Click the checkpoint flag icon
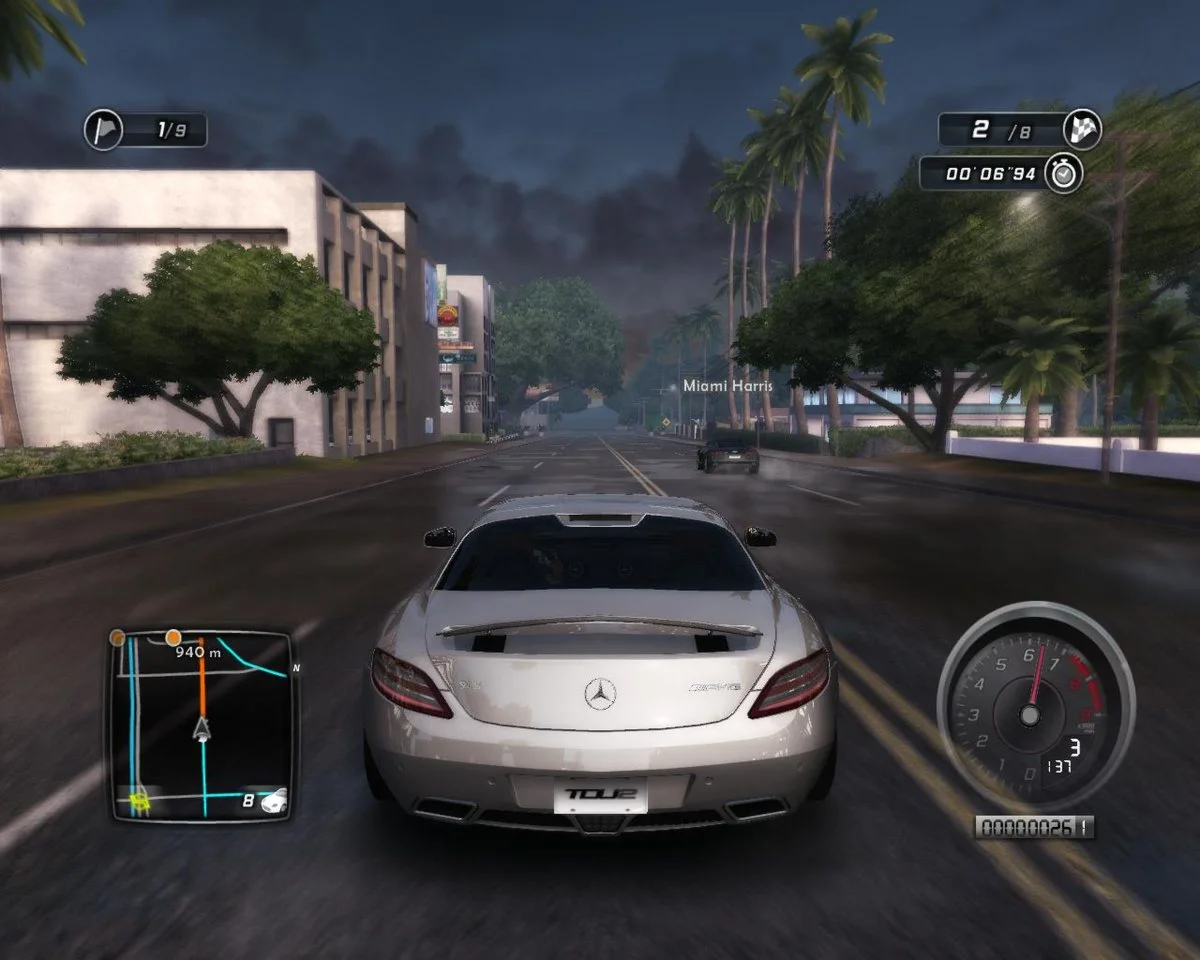 tap(103, 130)
